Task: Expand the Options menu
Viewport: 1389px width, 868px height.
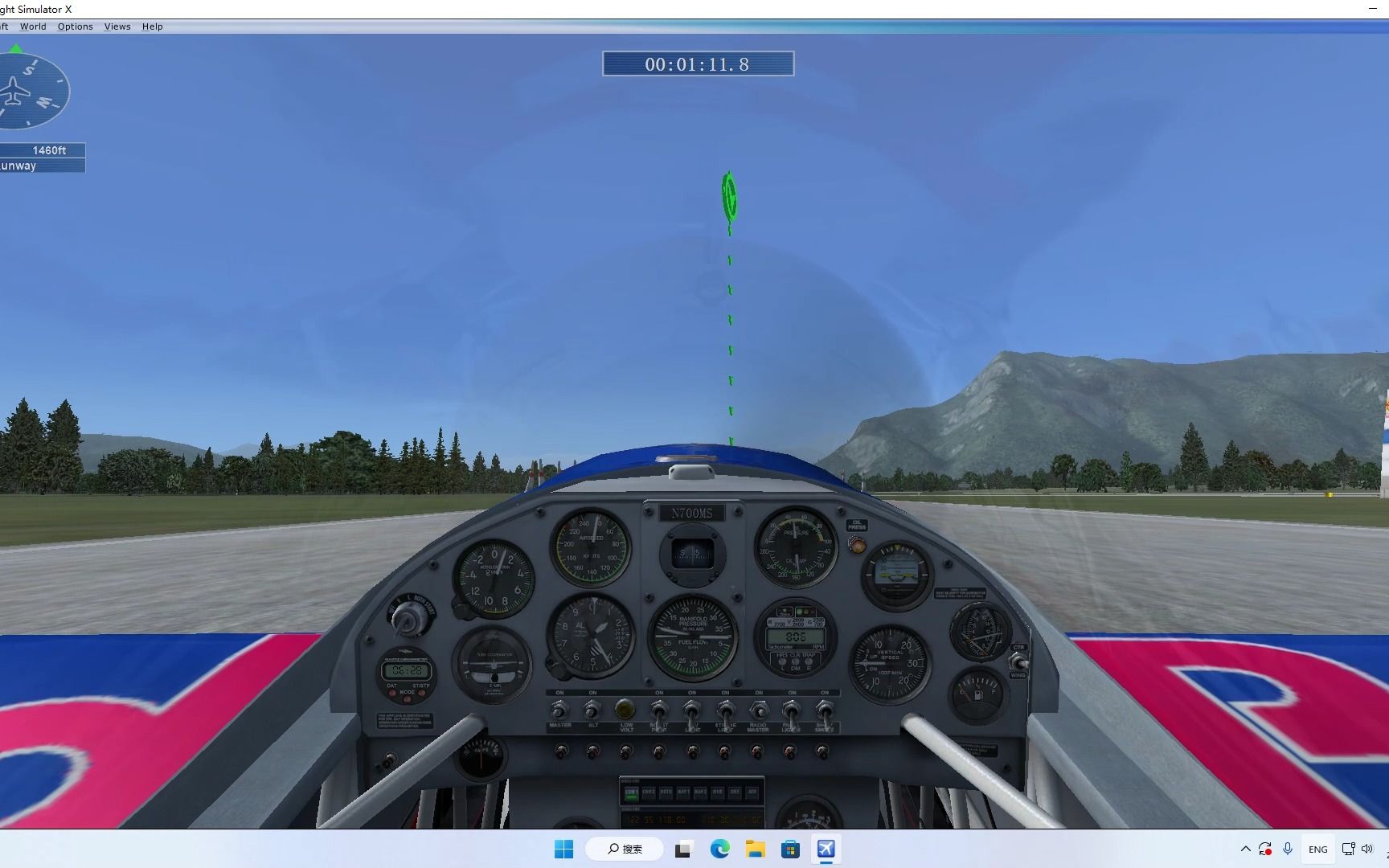Action: [75, 26]
